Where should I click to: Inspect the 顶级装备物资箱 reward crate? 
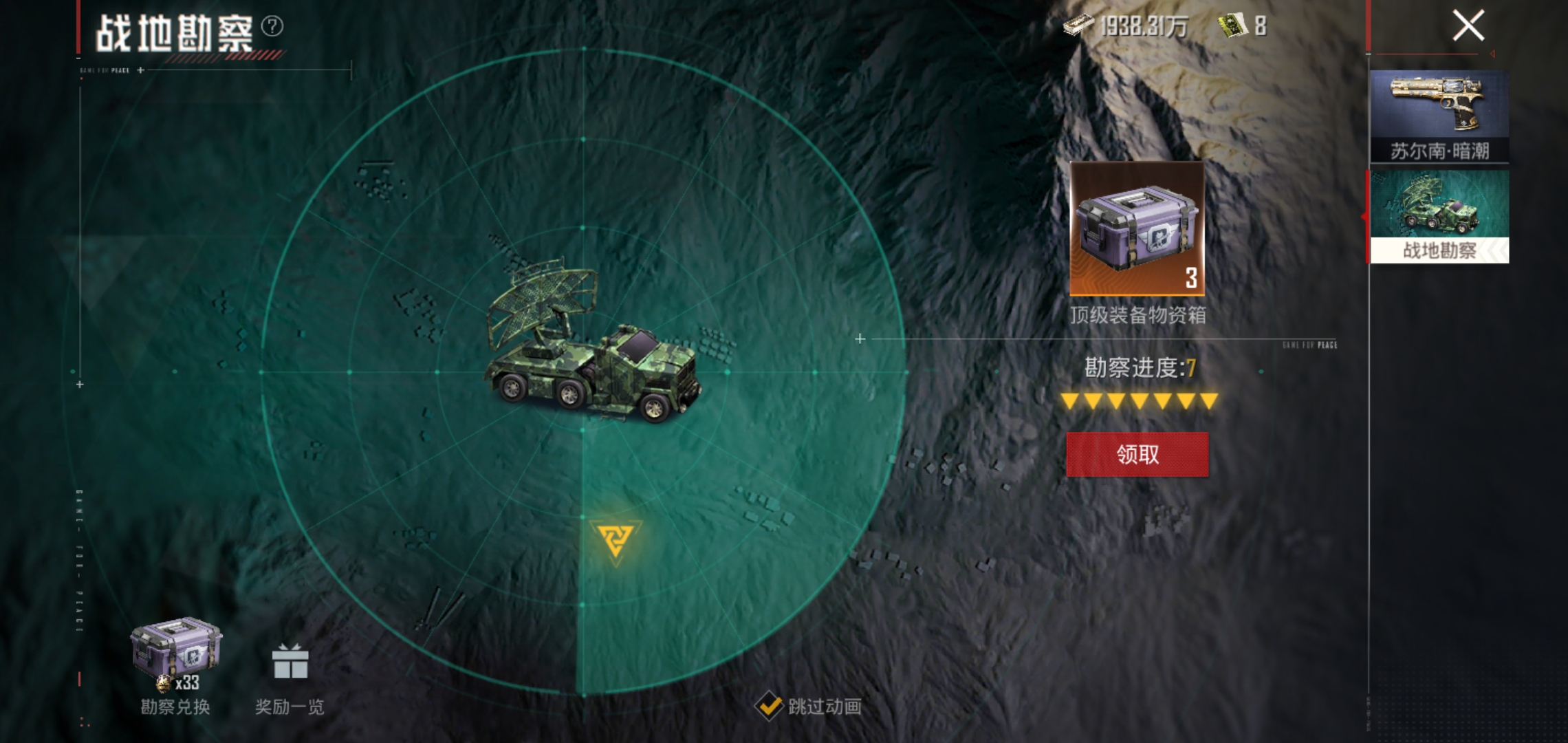coord(1137,229)
